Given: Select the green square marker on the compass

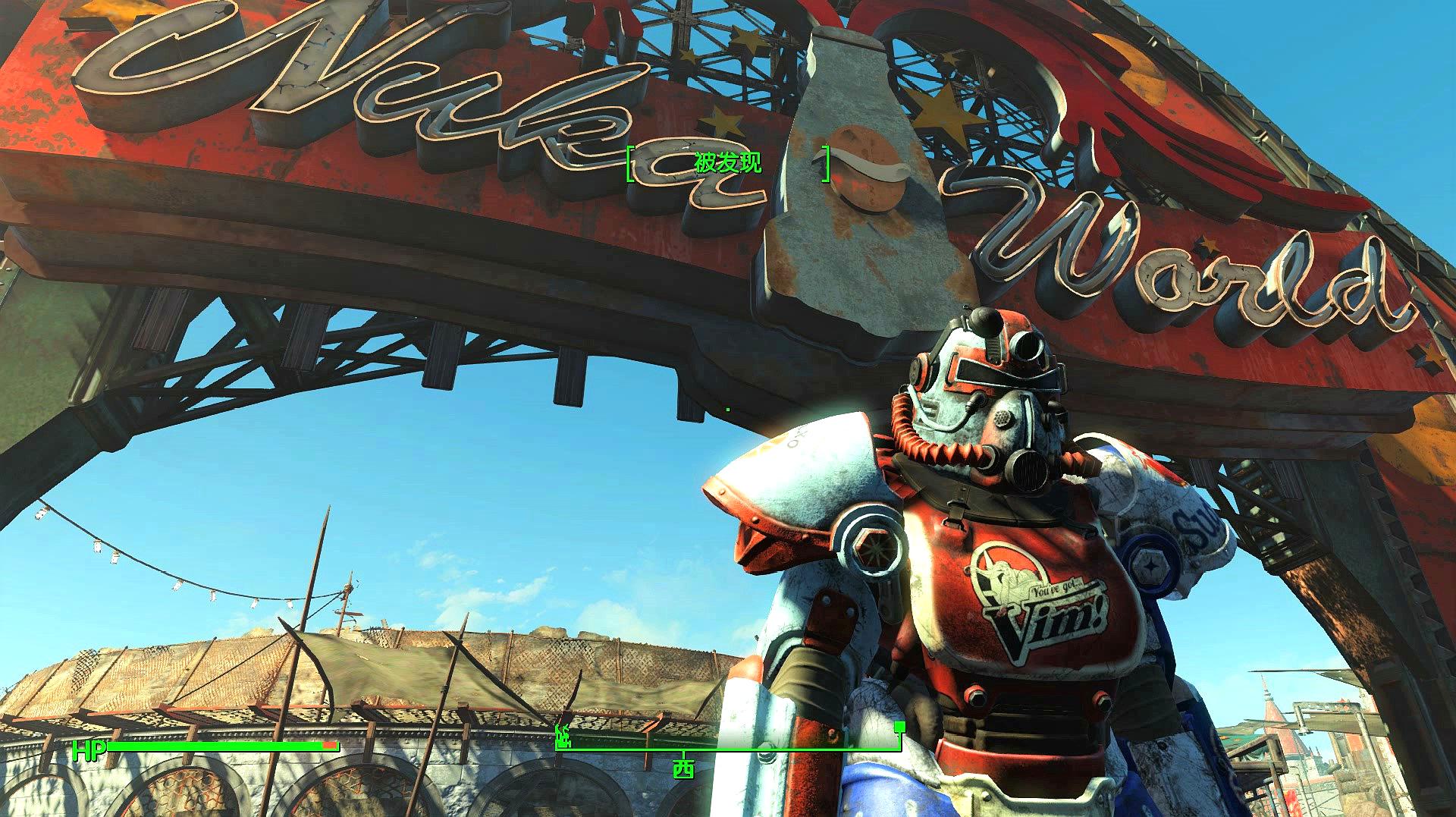Looking at the screenshot, I should [x=899, y=727].
